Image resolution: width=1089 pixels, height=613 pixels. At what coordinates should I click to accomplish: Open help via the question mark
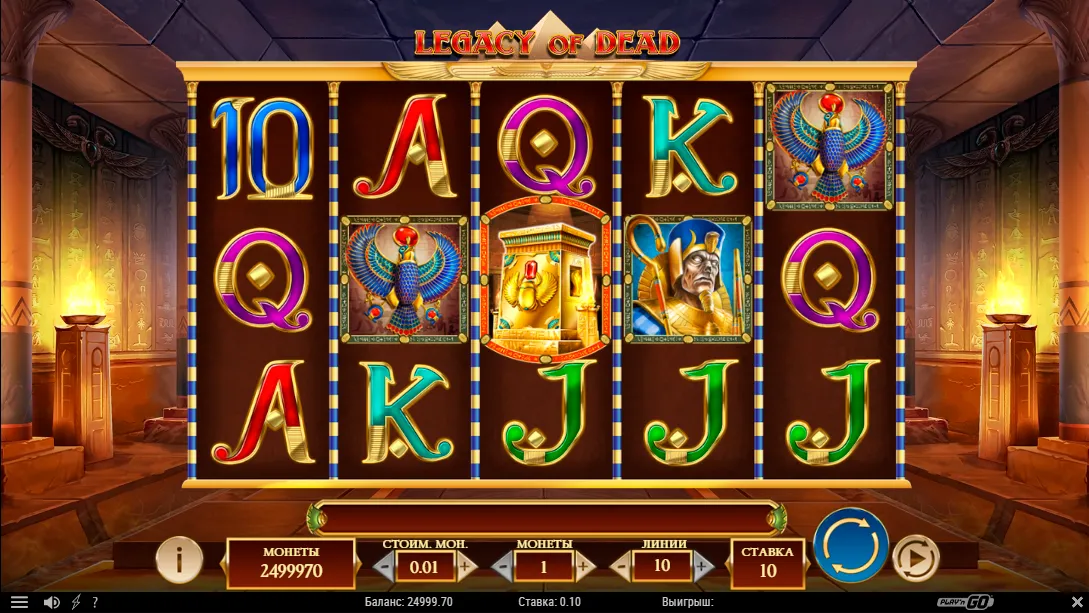[95, 602]
